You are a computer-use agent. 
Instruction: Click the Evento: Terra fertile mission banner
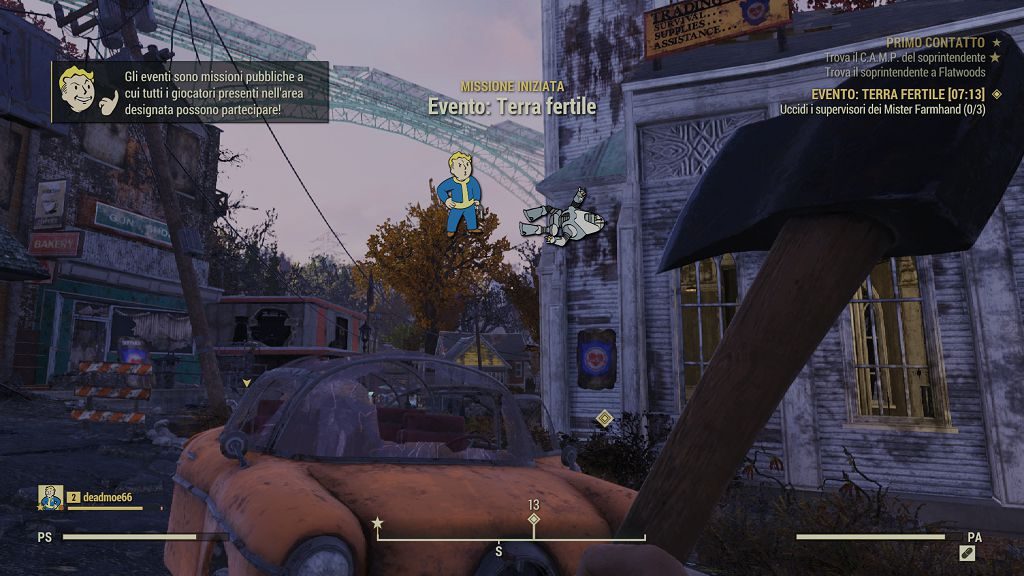512,106
